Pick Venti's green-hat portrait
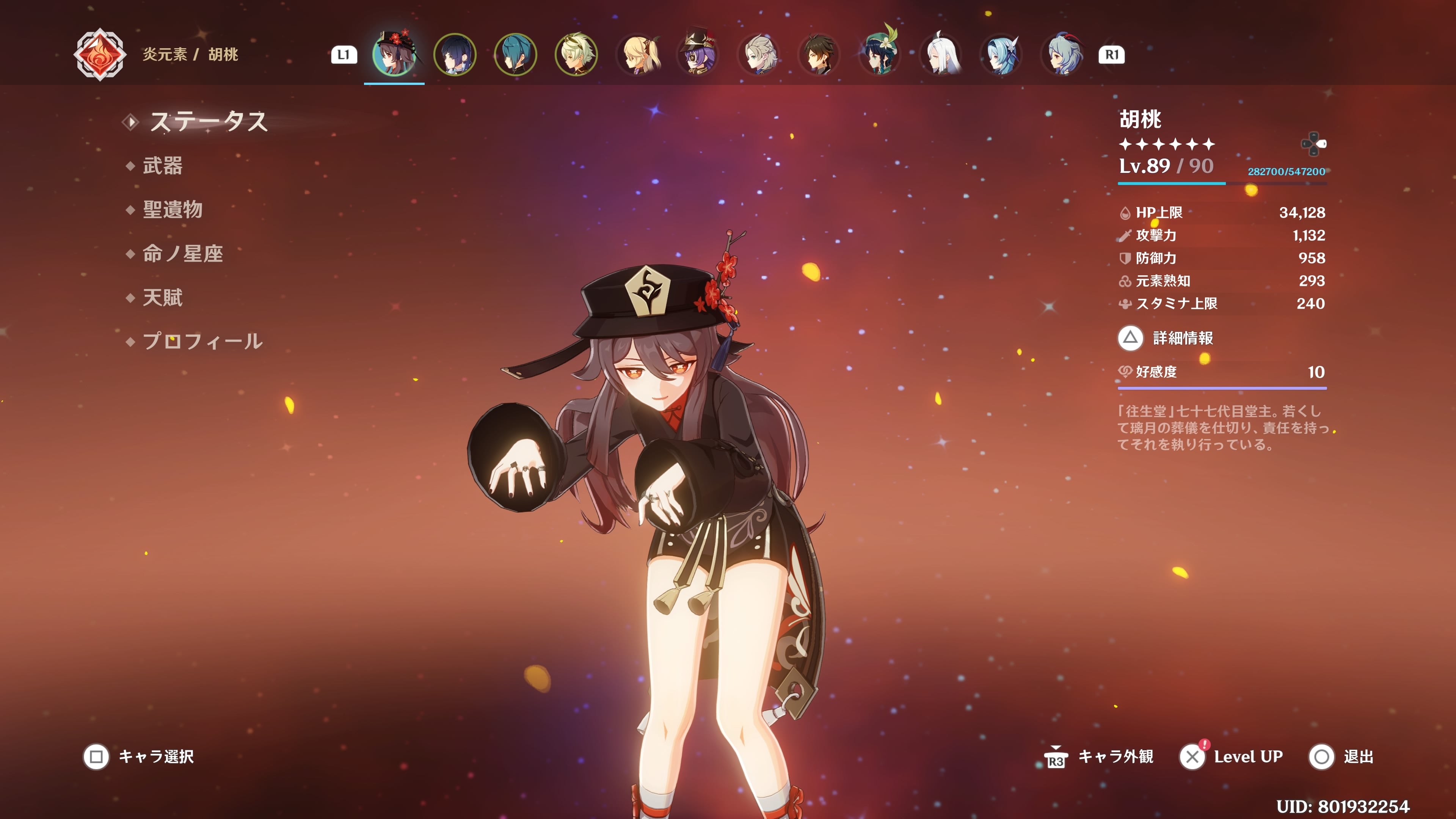 [x=880, y=55]
